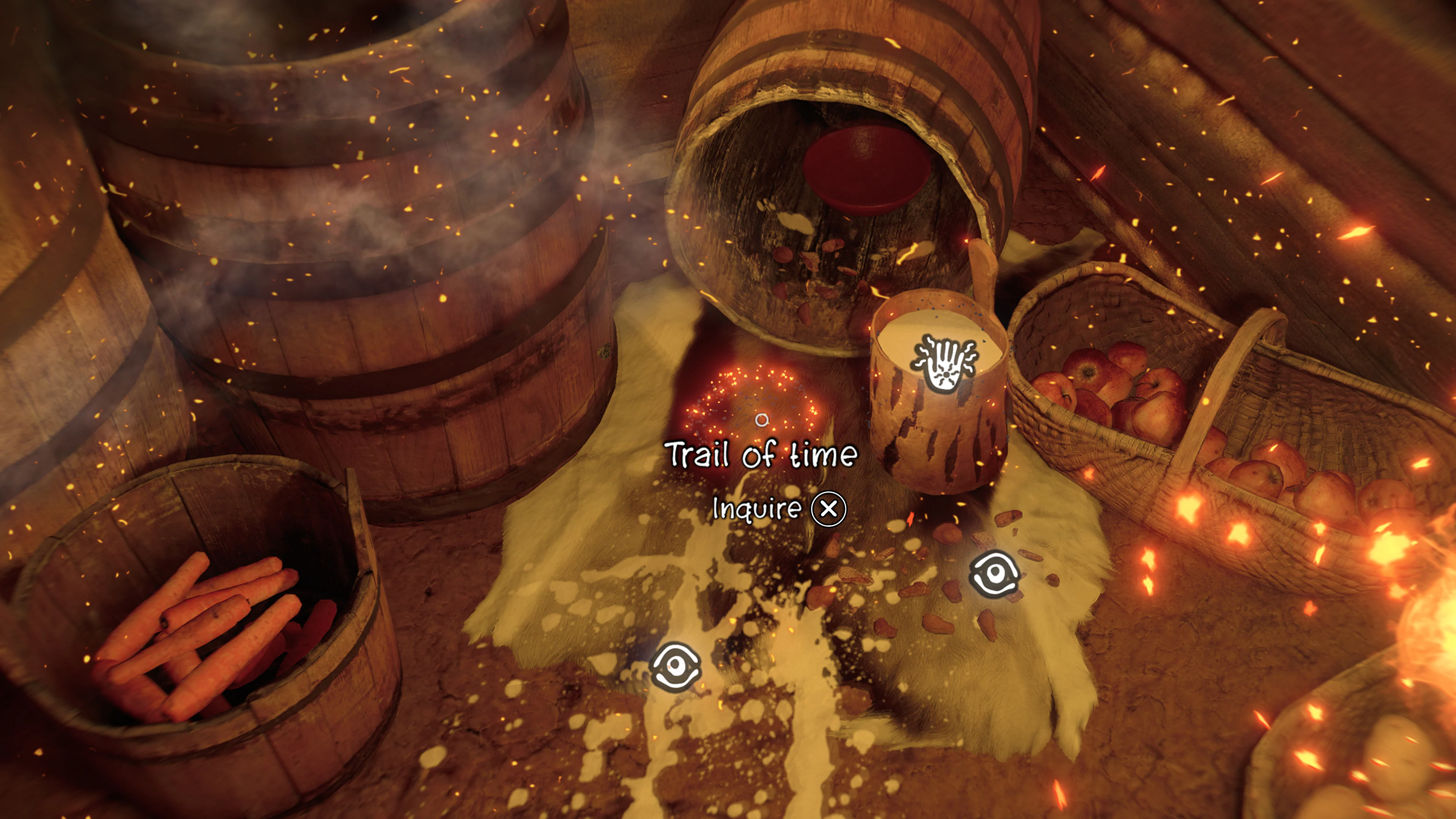
Task: Examine the eye icon over the spilled milk
Action: (675, 667)
